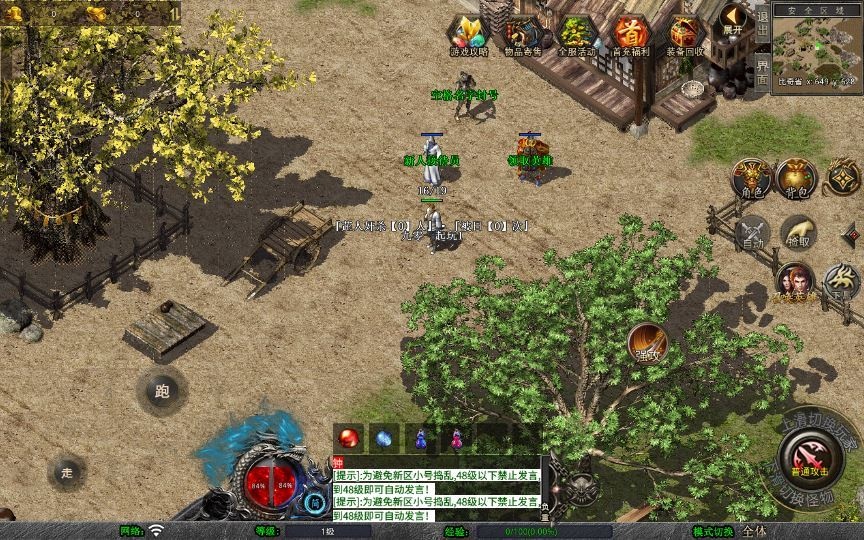This screenshot has height=540, width=864.
Task: Open the 背包 backpack inventory
Action: 796,178
